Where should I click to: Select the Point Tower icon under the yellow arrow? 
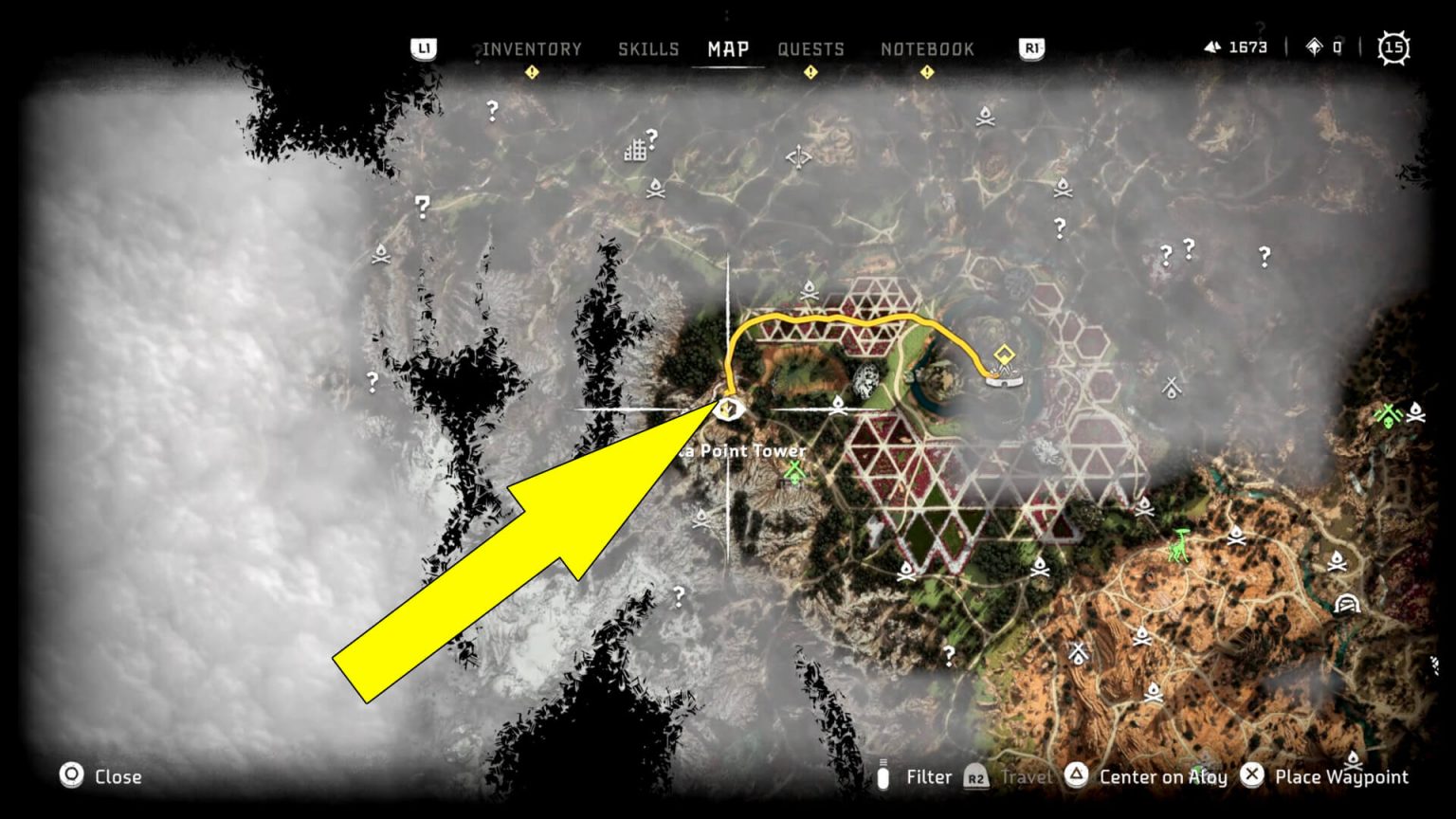[730, 409]
